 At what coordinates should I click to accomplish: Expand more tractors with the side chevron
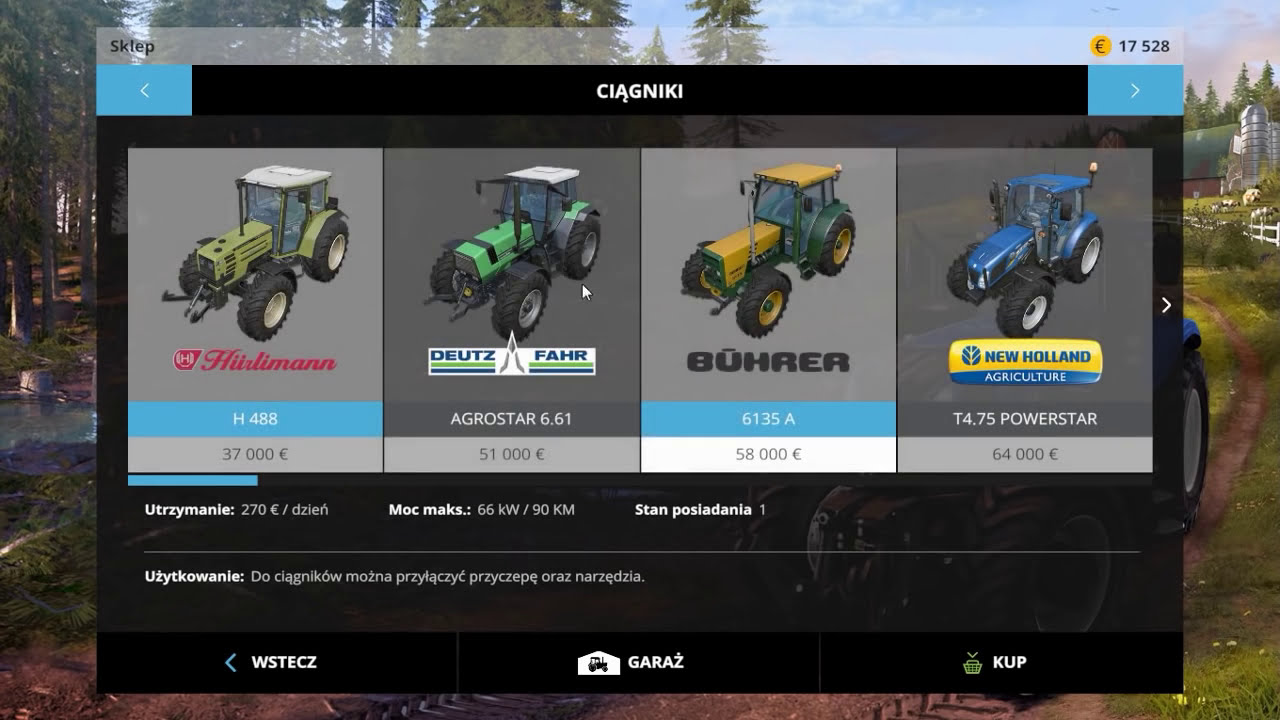[1165, 305]
